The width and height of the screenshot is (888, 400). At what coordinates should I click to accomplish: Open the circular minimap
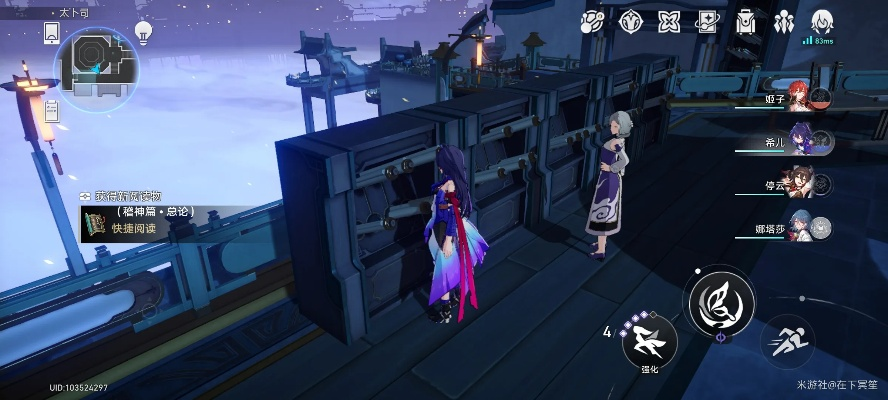coord(96,65)
